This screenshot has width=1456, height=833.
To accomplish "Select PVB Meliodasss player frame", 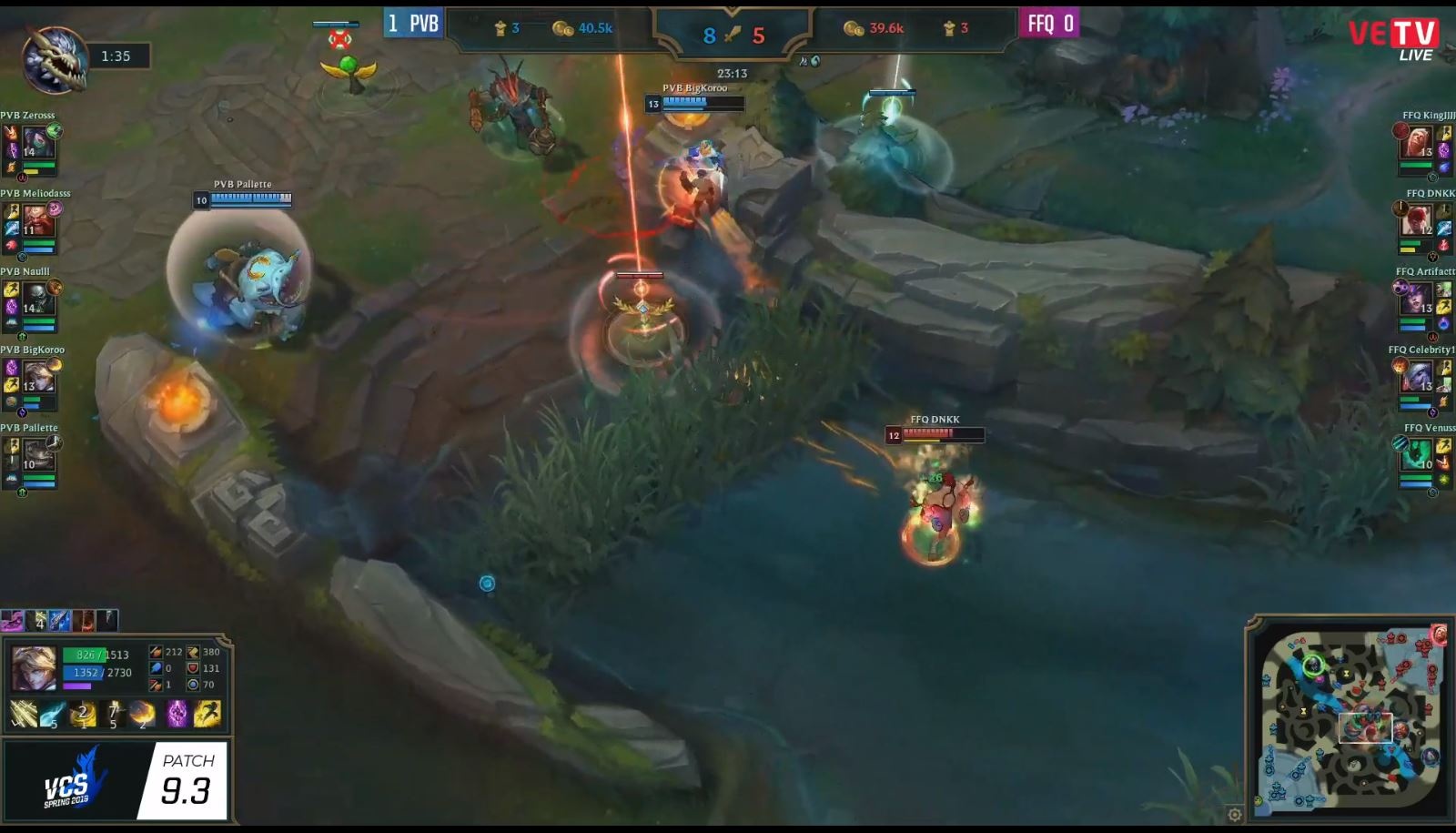I will 35,221.
